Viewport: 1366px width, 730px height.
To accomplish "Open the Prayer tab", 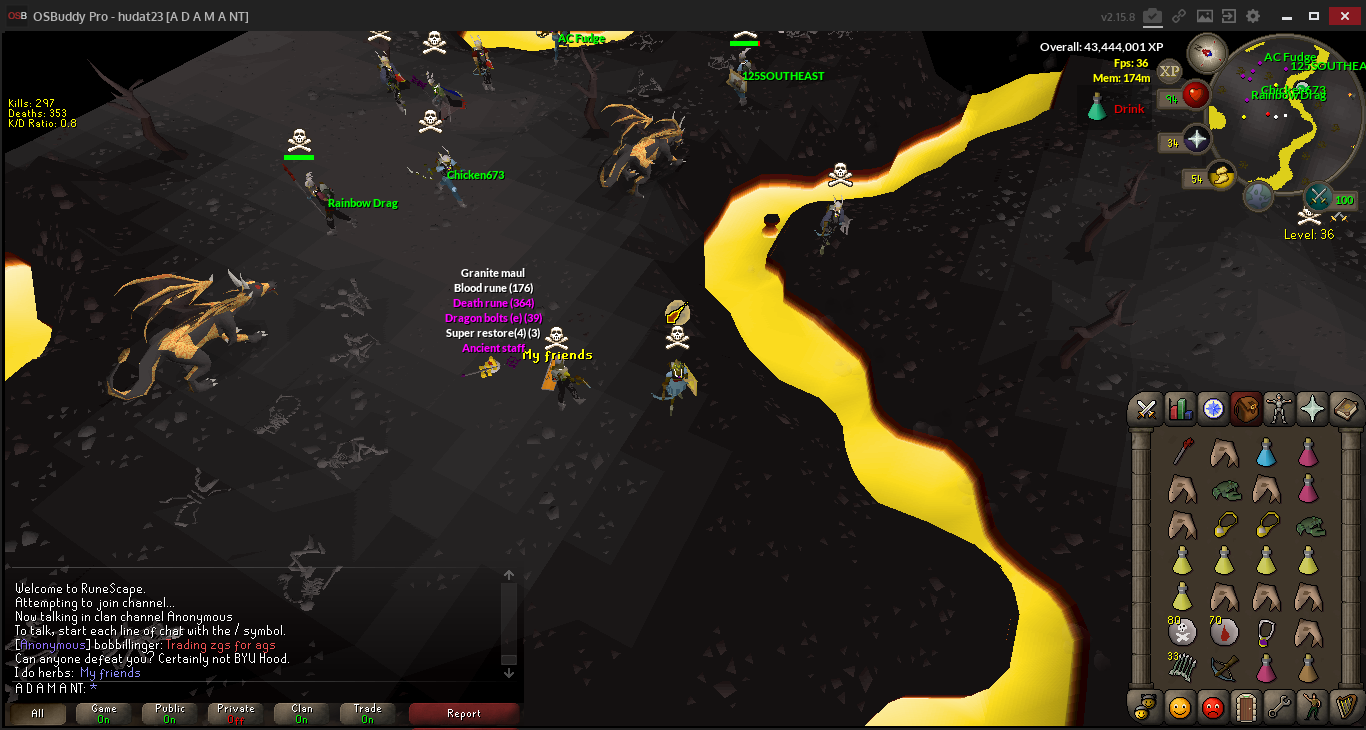I will [1312, 409].
